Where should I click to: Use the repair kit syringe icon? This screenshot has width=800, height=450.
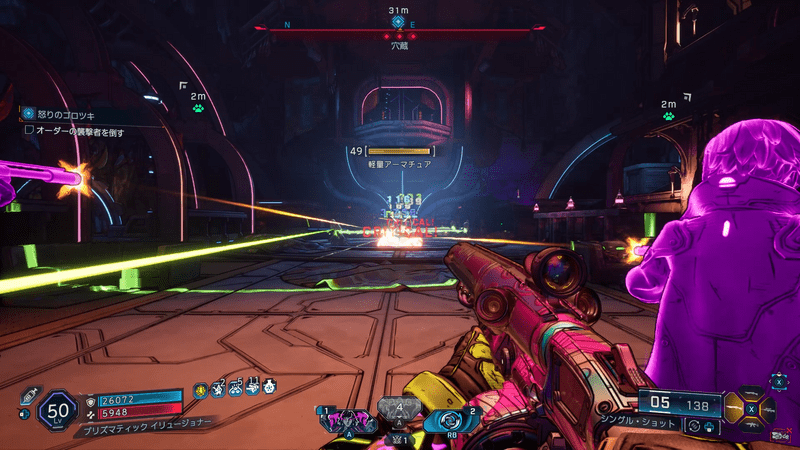(25, 396)
